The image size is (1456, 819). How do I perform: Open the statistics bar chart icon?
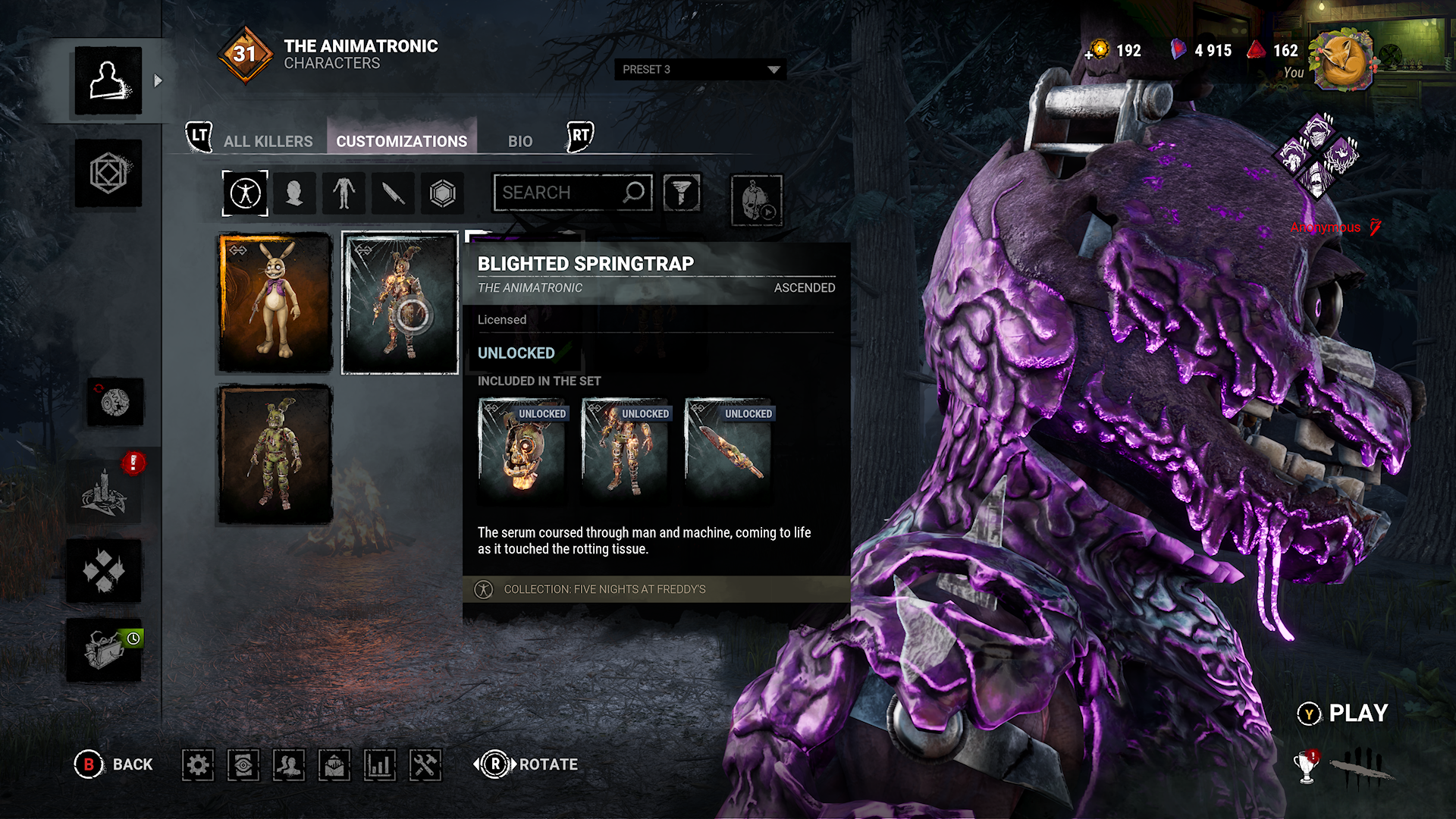click(379, 764)
